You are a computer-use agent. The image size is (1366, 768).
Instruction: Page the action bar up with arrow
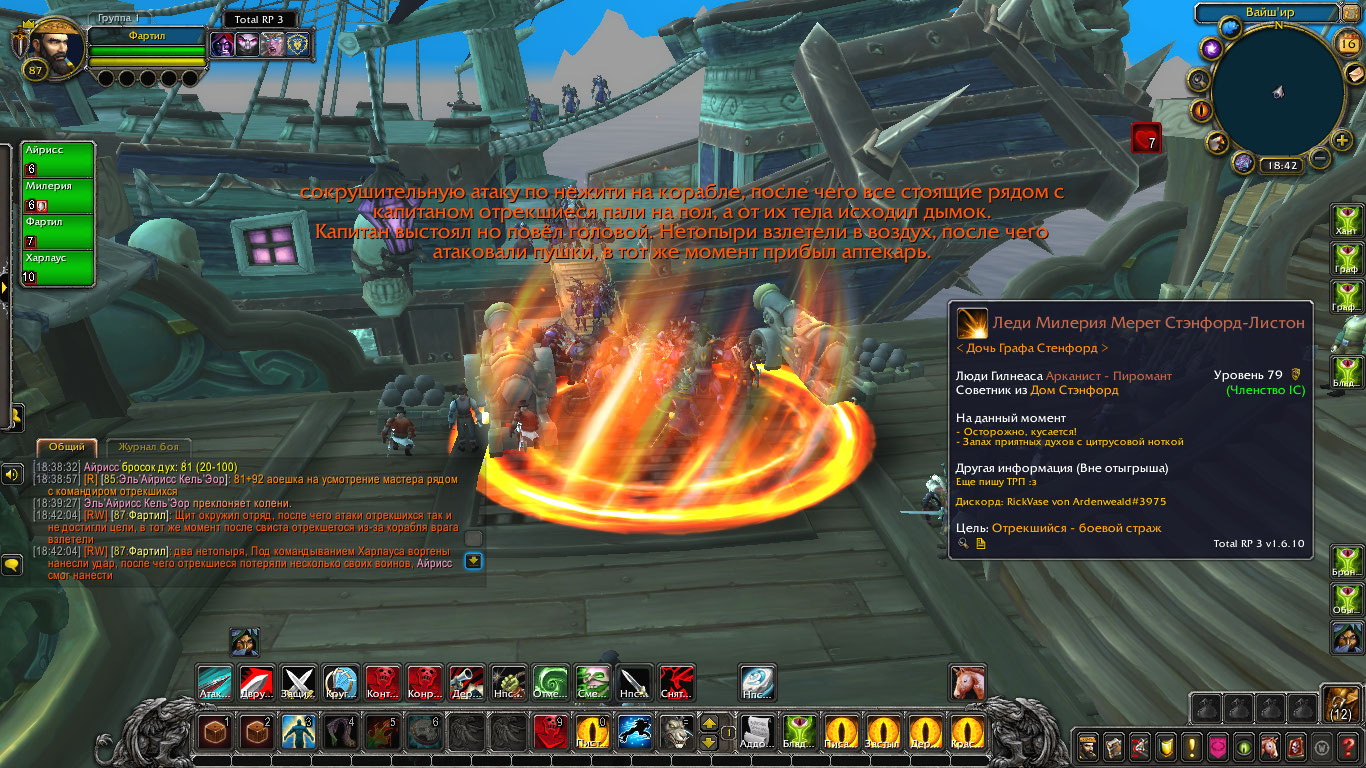pos(708,723)
